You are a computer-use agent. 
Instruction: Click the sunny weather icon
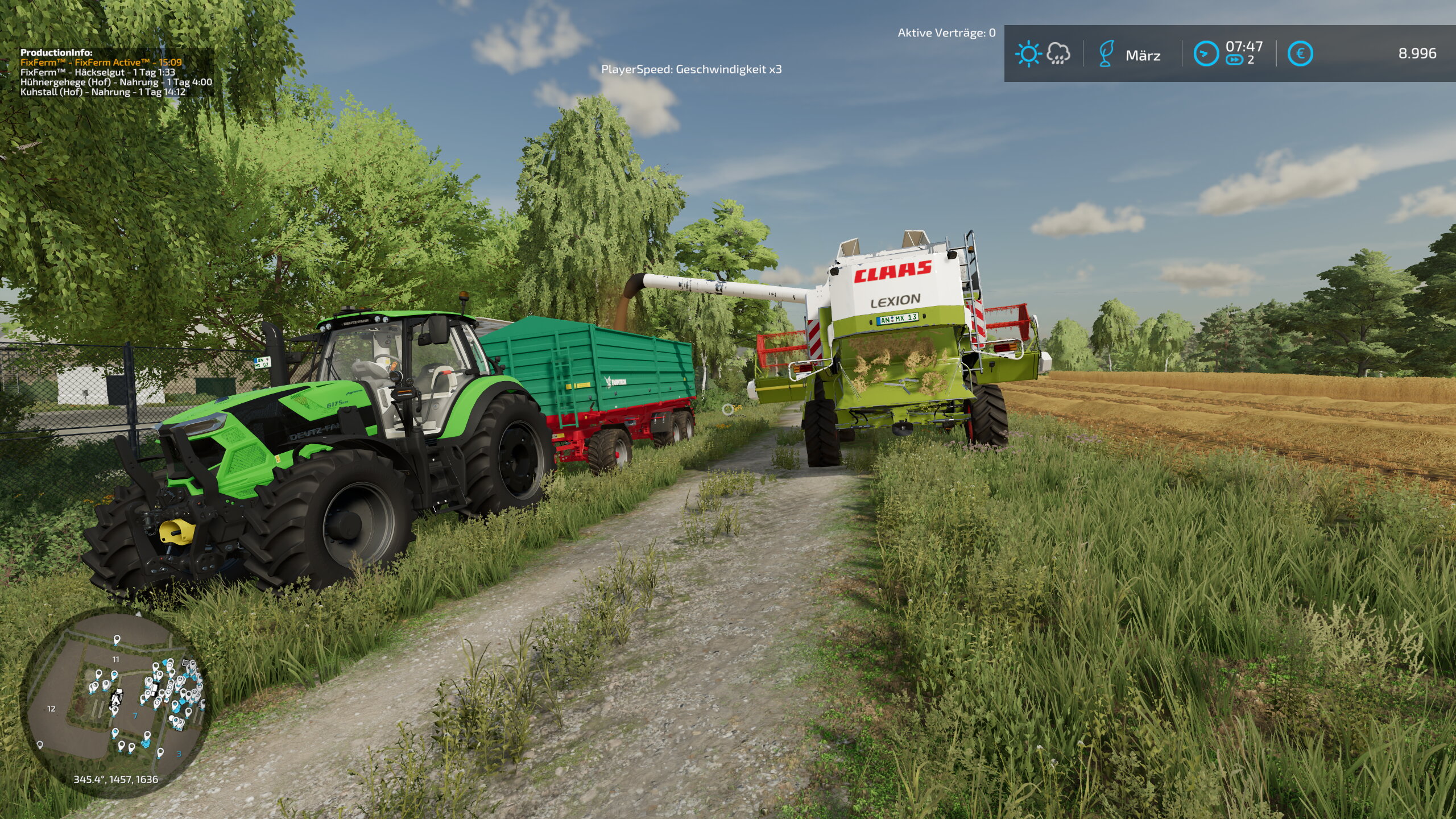[1028, 54]
